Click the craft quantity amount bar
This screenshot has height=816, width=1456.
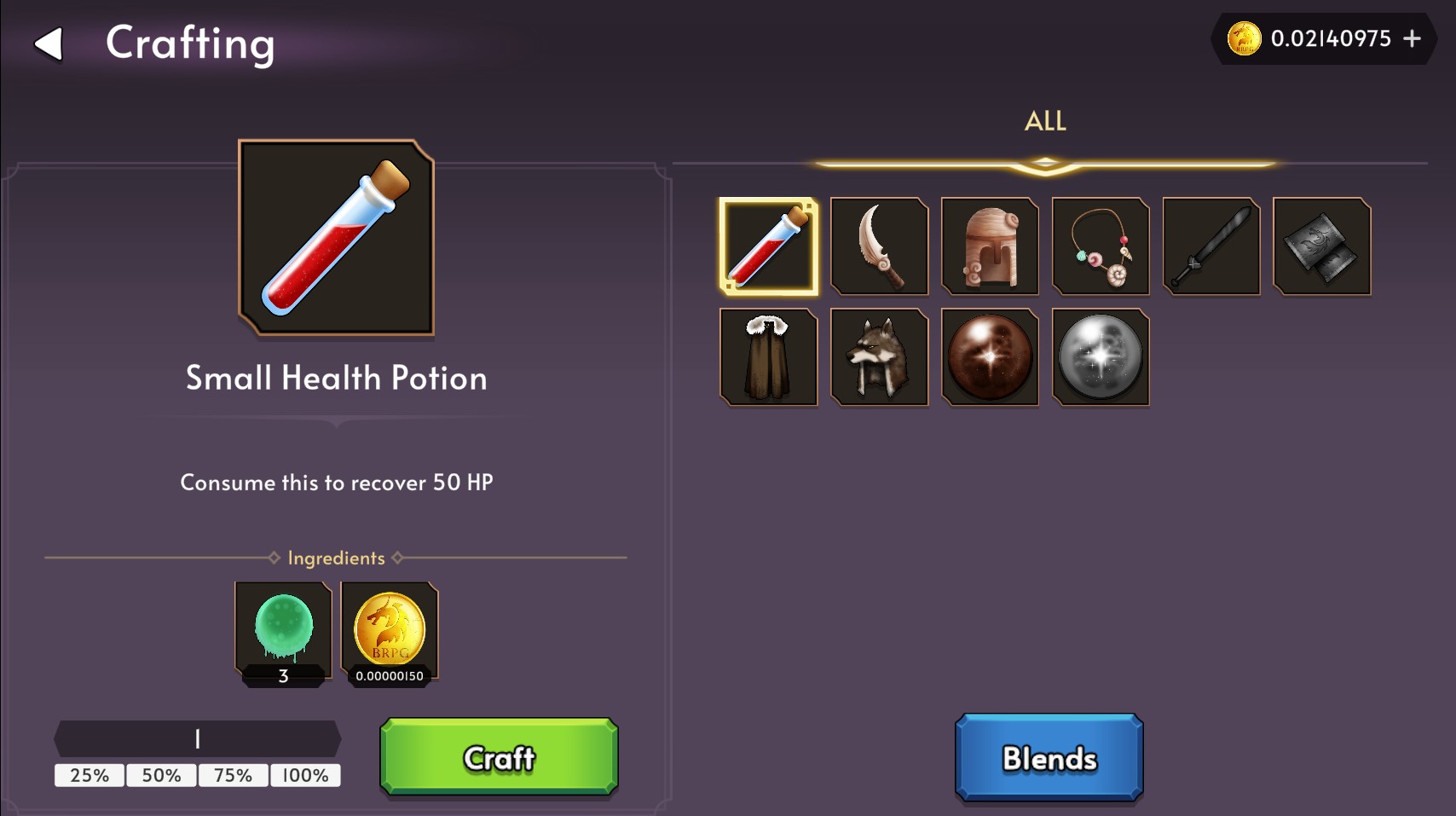(197, 738)
